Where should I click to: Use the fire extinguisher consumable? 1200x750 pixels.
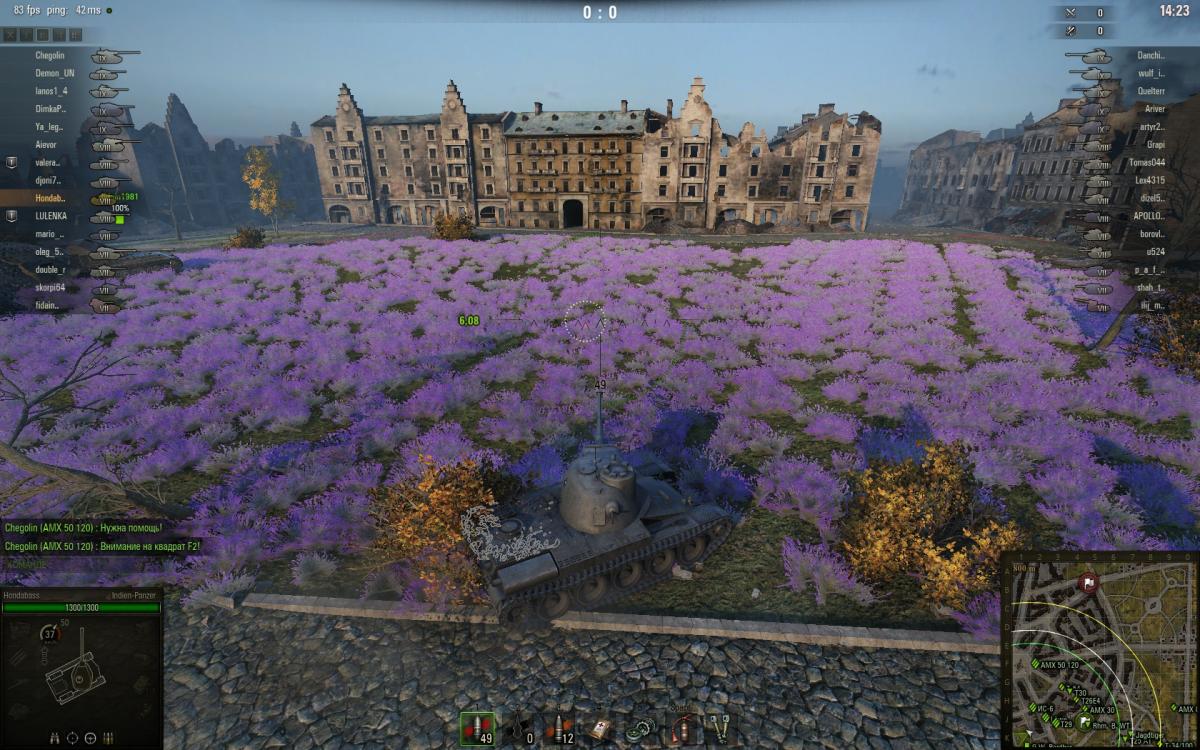tap(682, 728)
